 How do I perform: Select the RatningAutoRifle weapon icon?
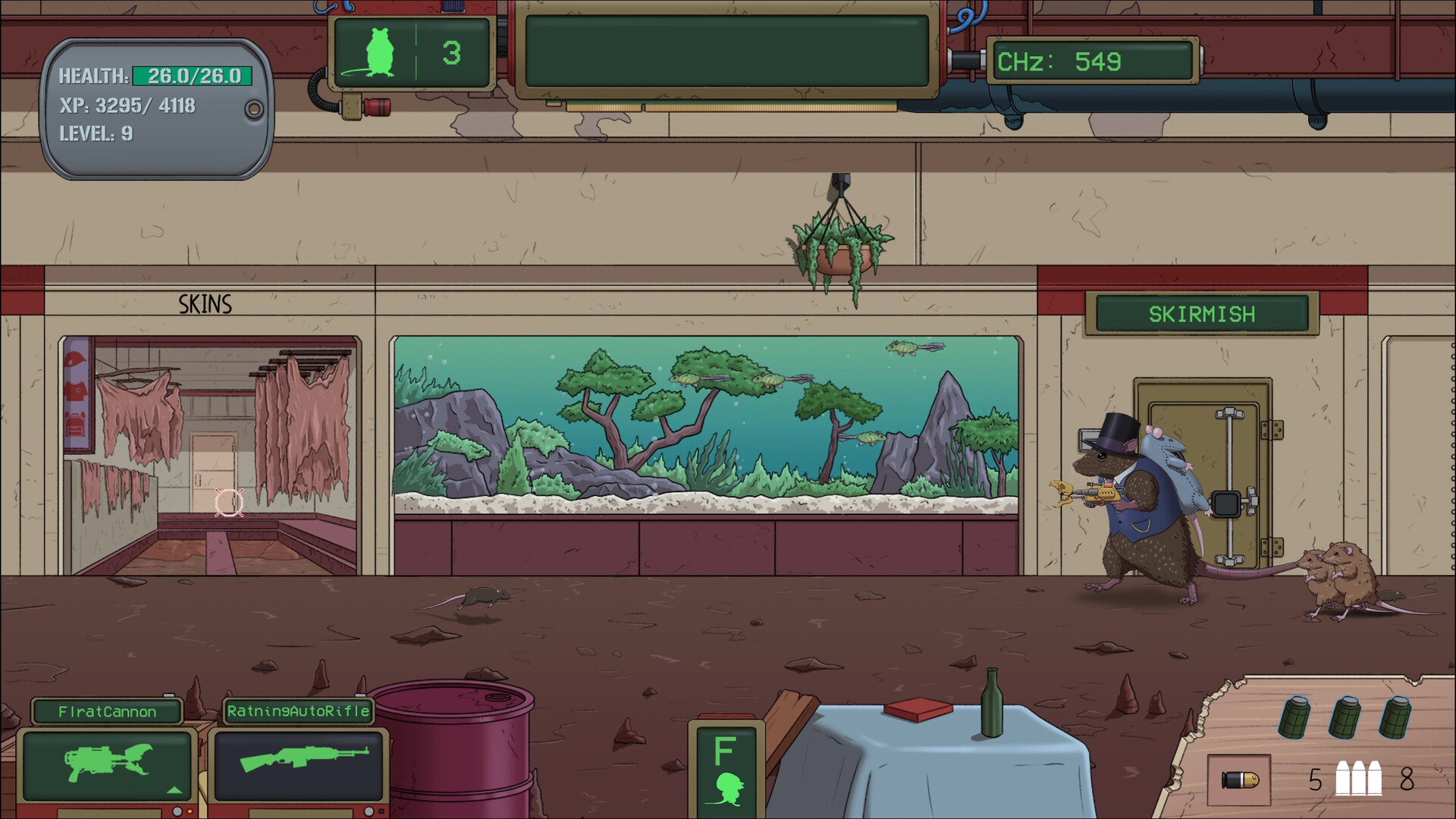pos(303,758)
